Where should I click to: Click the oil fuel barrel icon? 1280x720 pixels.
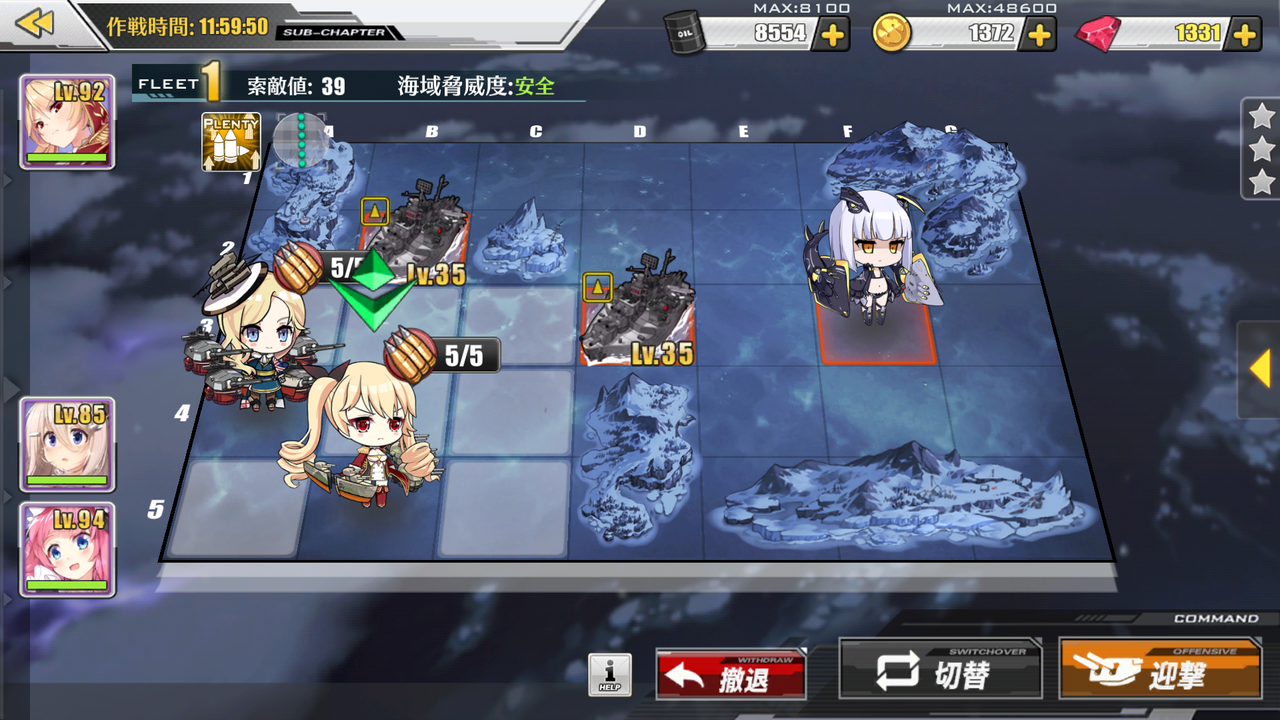click(x=683, y=33)
